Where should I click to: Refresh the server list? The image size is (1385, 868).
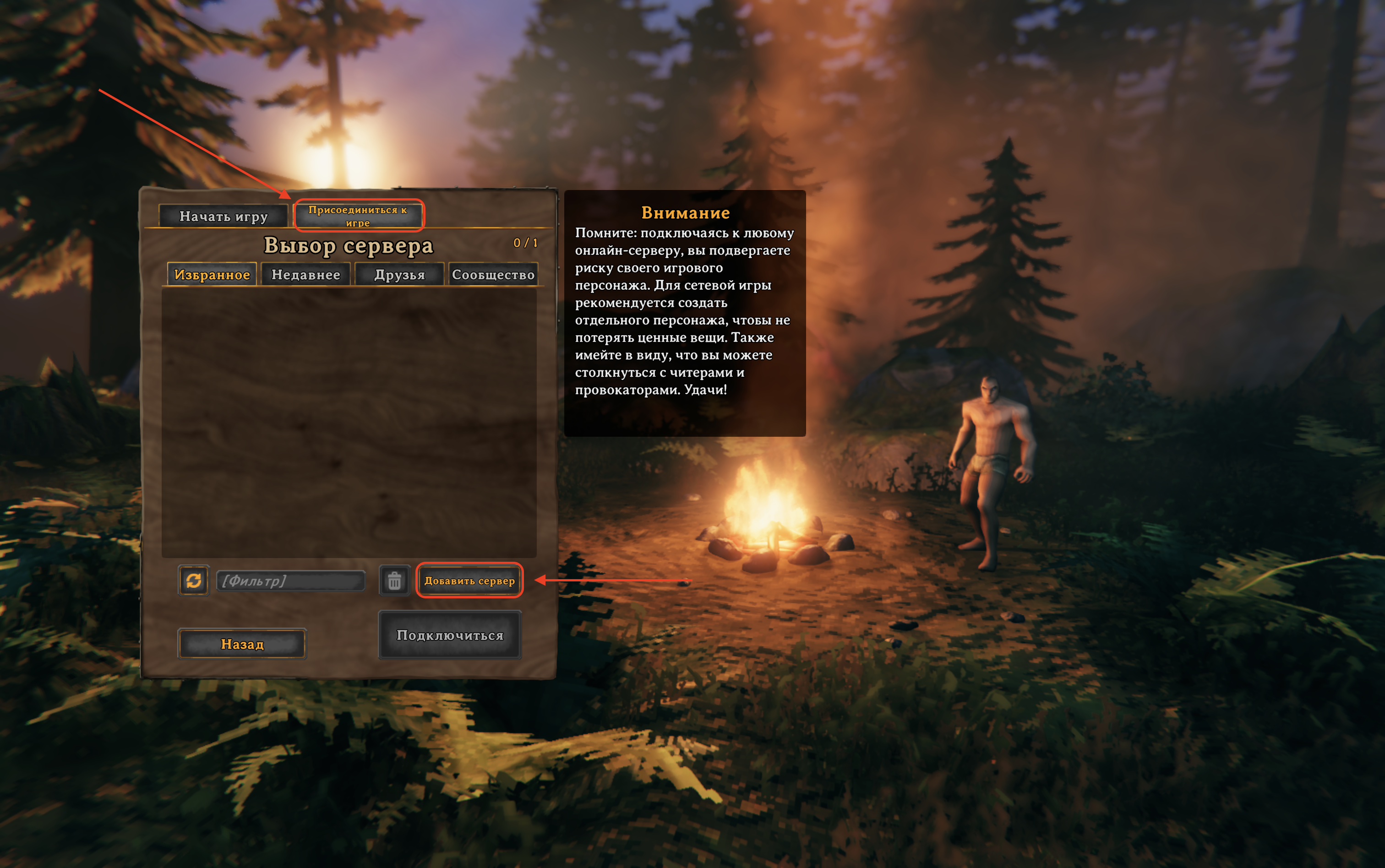click(x=194, y=580)
